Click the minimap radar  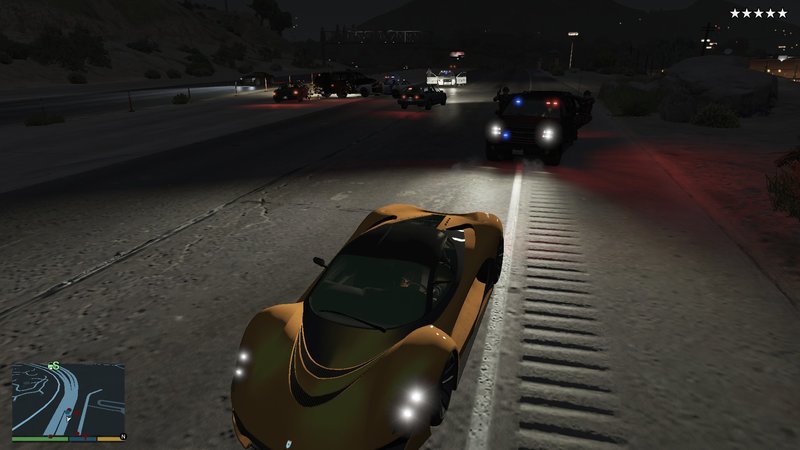68,398
